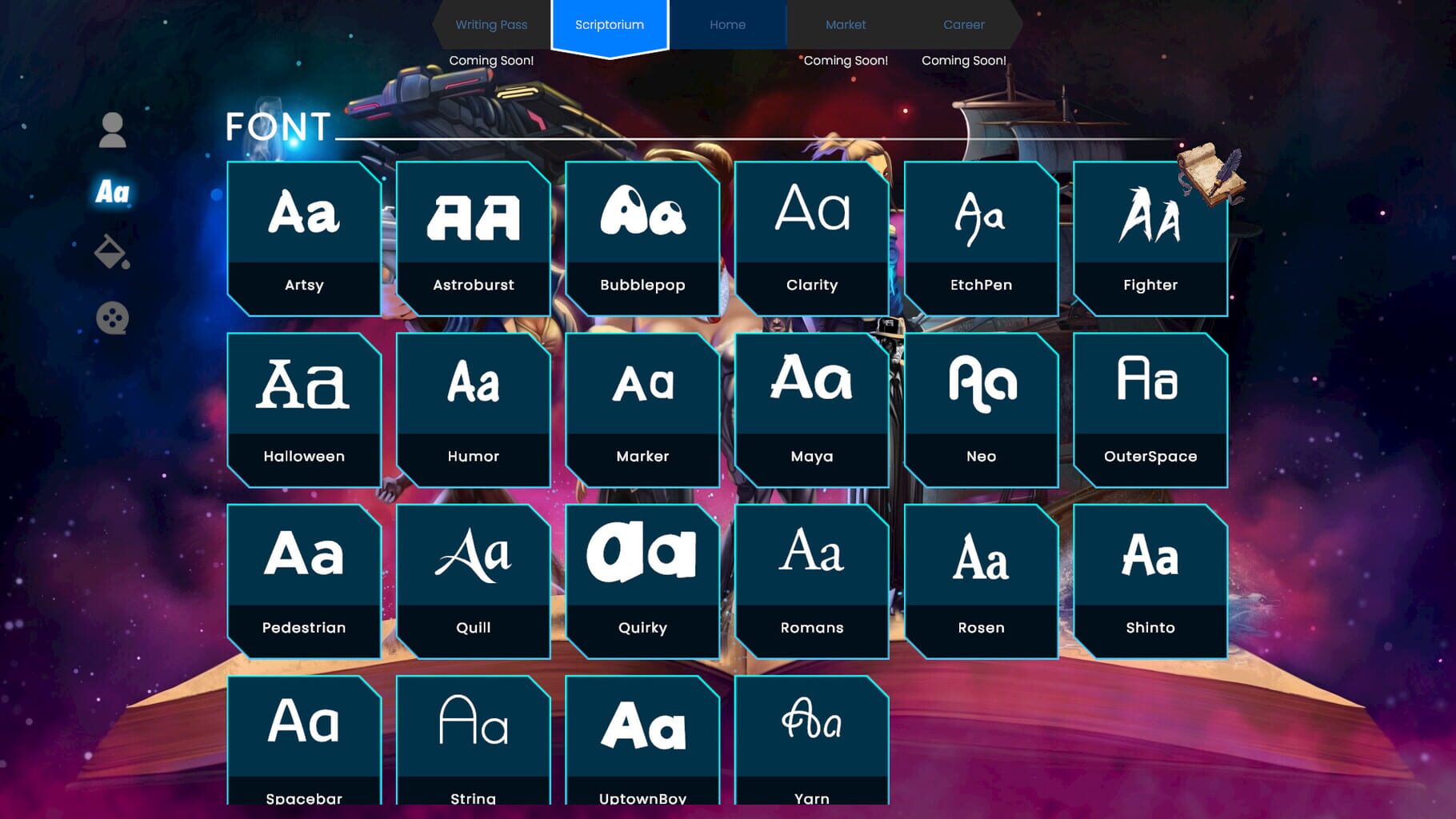
Task: Expand the Clarity font card
Action: pos(812,236)
